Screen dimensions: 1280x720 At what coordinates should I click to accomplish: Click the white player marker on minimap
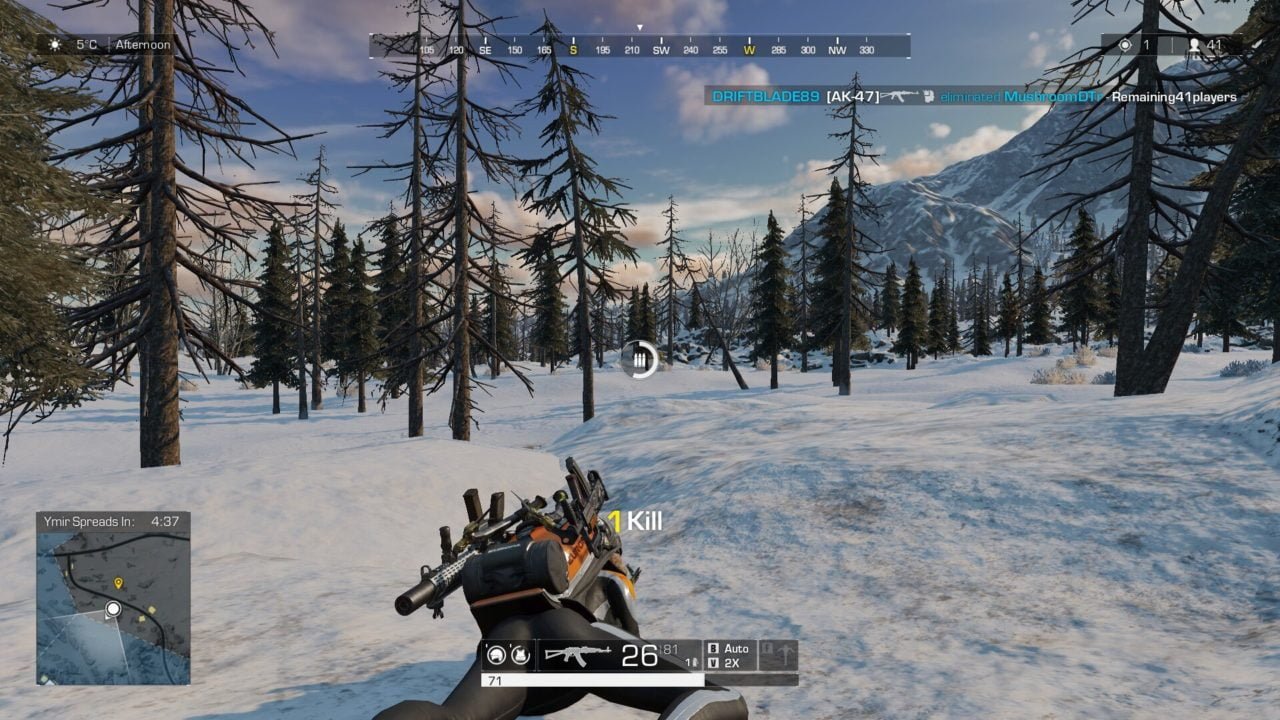click(x=113, y=608)
